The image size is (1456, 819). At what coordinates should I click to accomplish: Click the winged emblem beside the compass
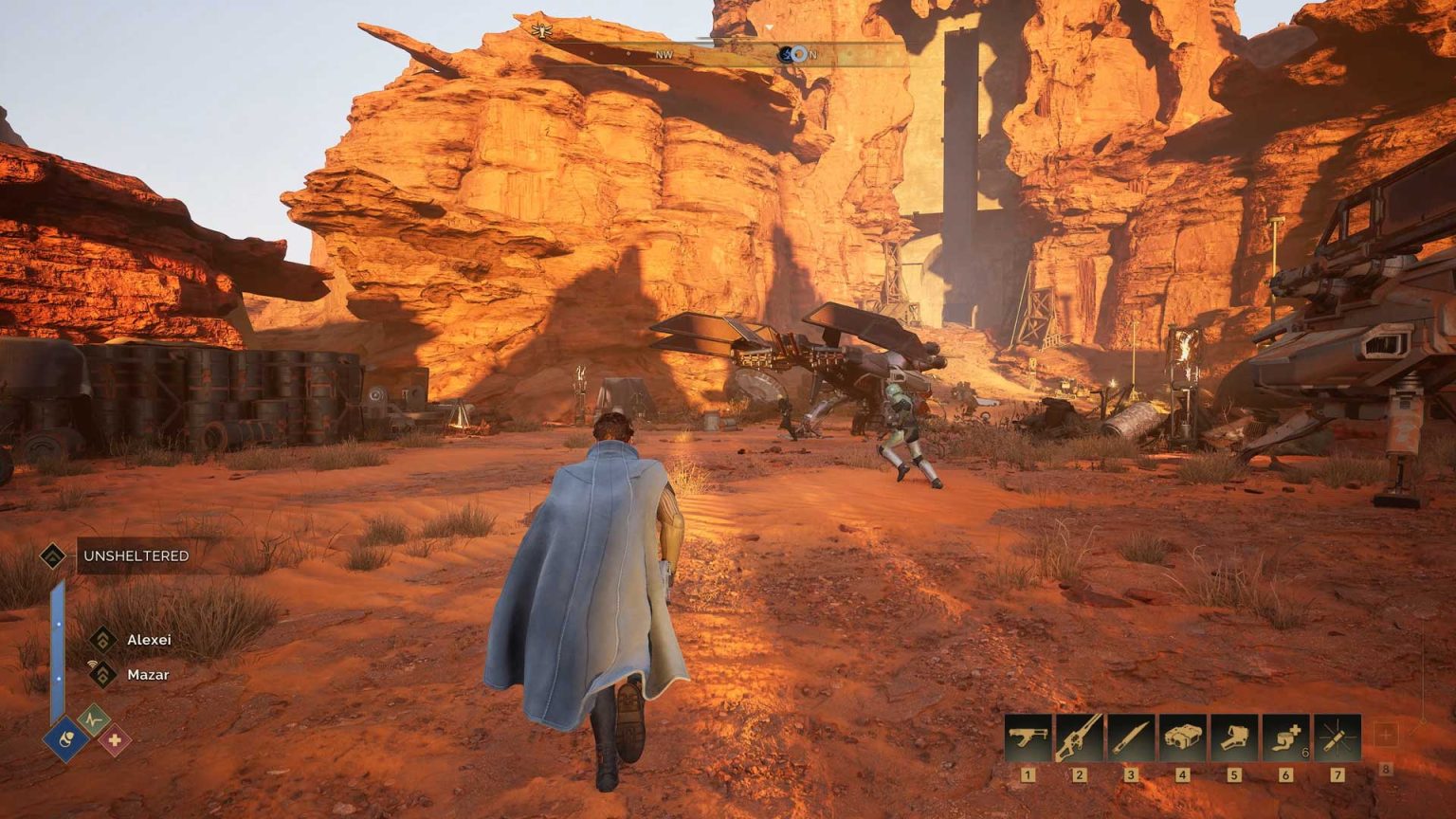pos(540,30)
